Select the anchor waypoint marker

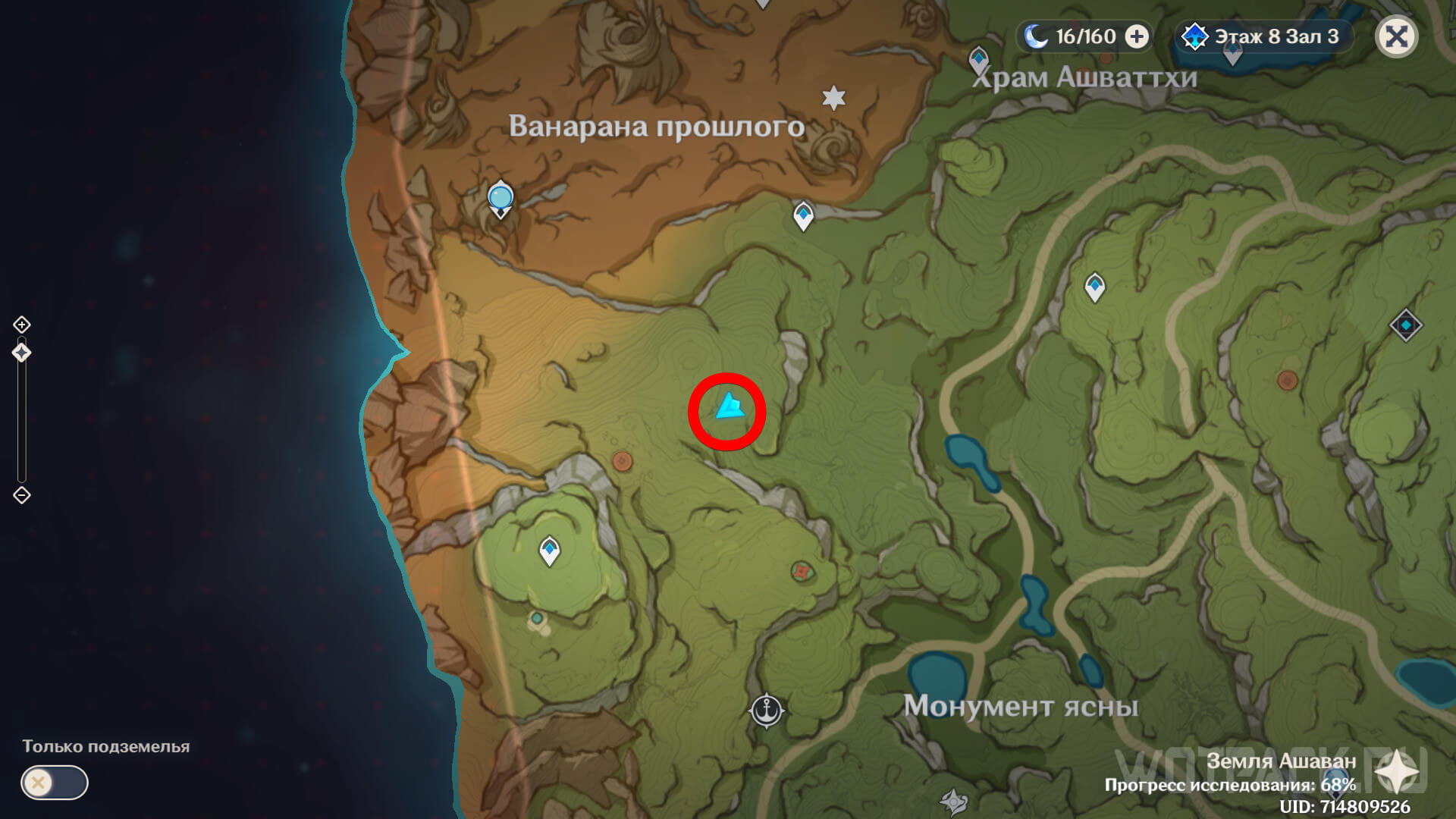766,711
